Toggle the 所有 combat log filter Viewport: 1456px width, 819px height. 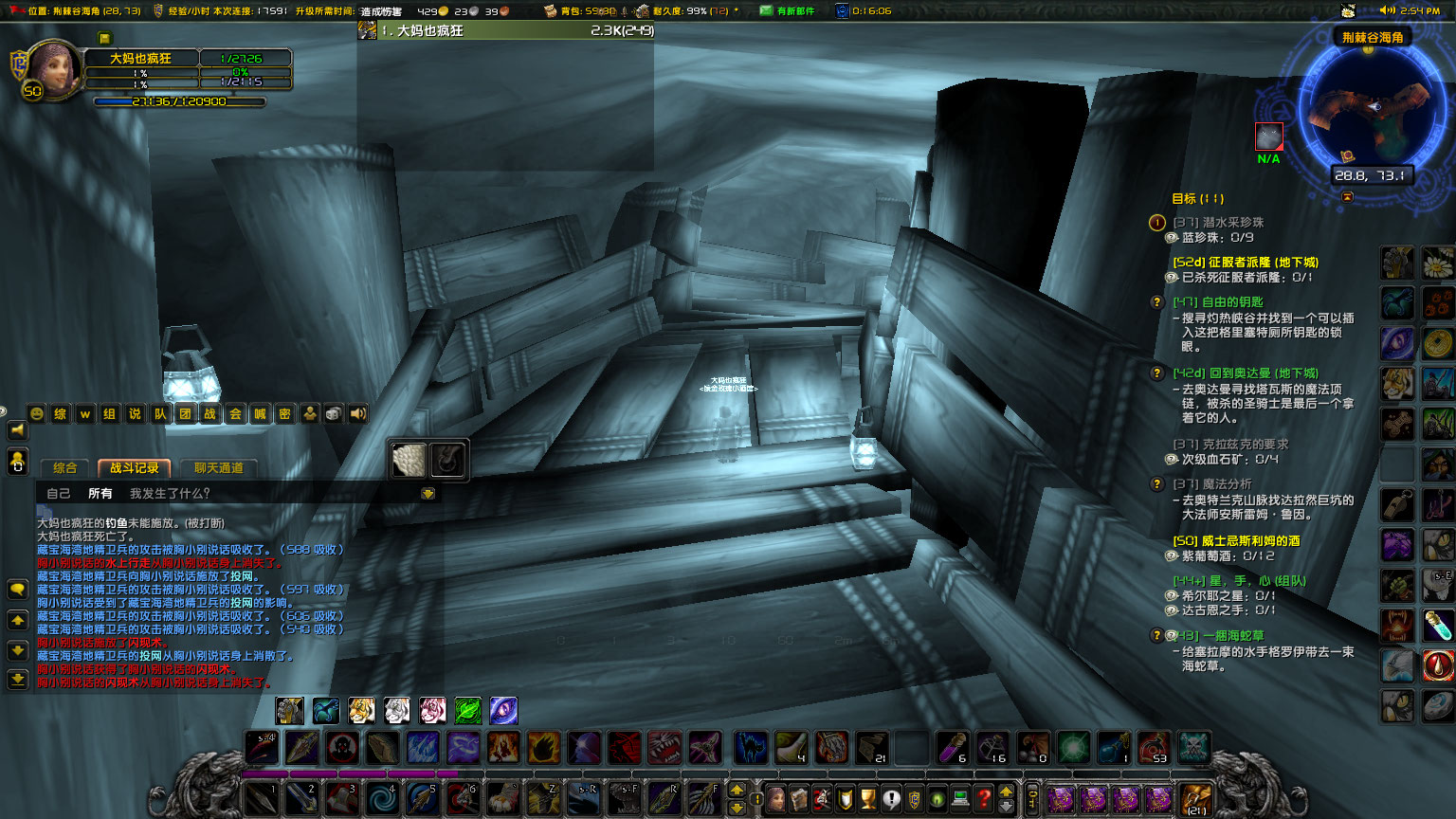(x=99, y=493)
